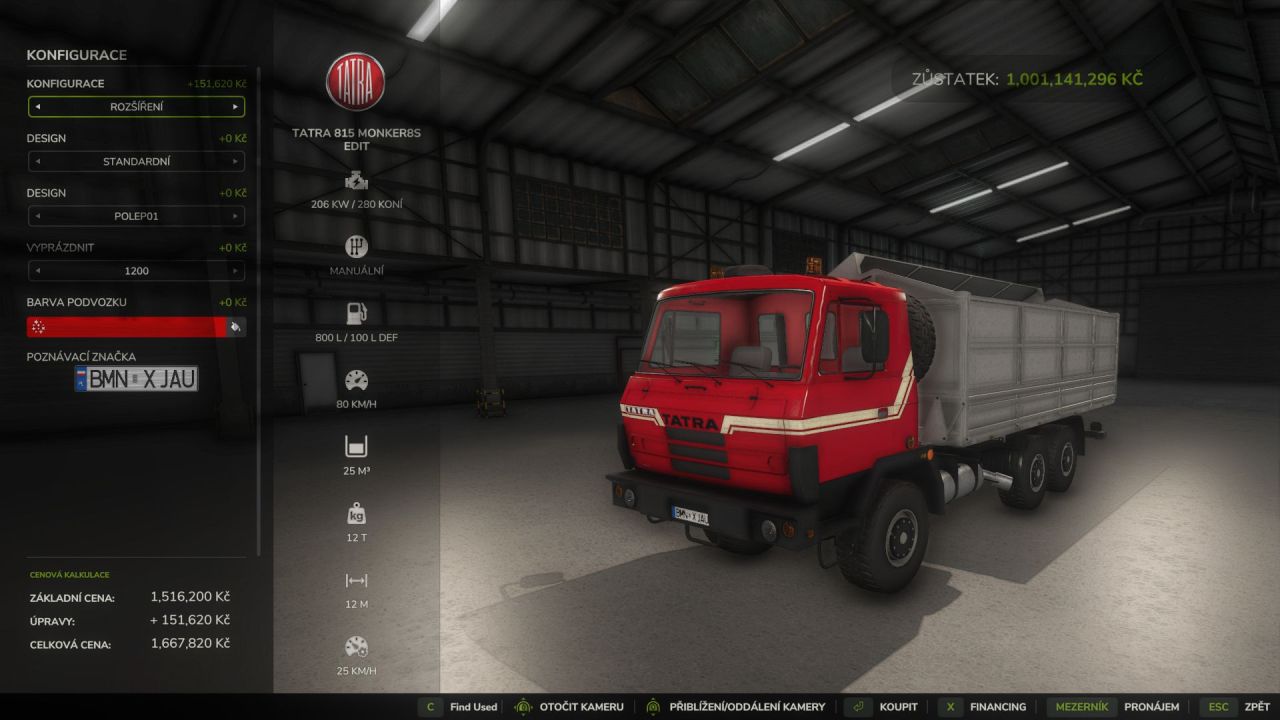Pick chassis color with the eyedropper icon
This screenshot has width=1280, height=720.
pos(238,326)
